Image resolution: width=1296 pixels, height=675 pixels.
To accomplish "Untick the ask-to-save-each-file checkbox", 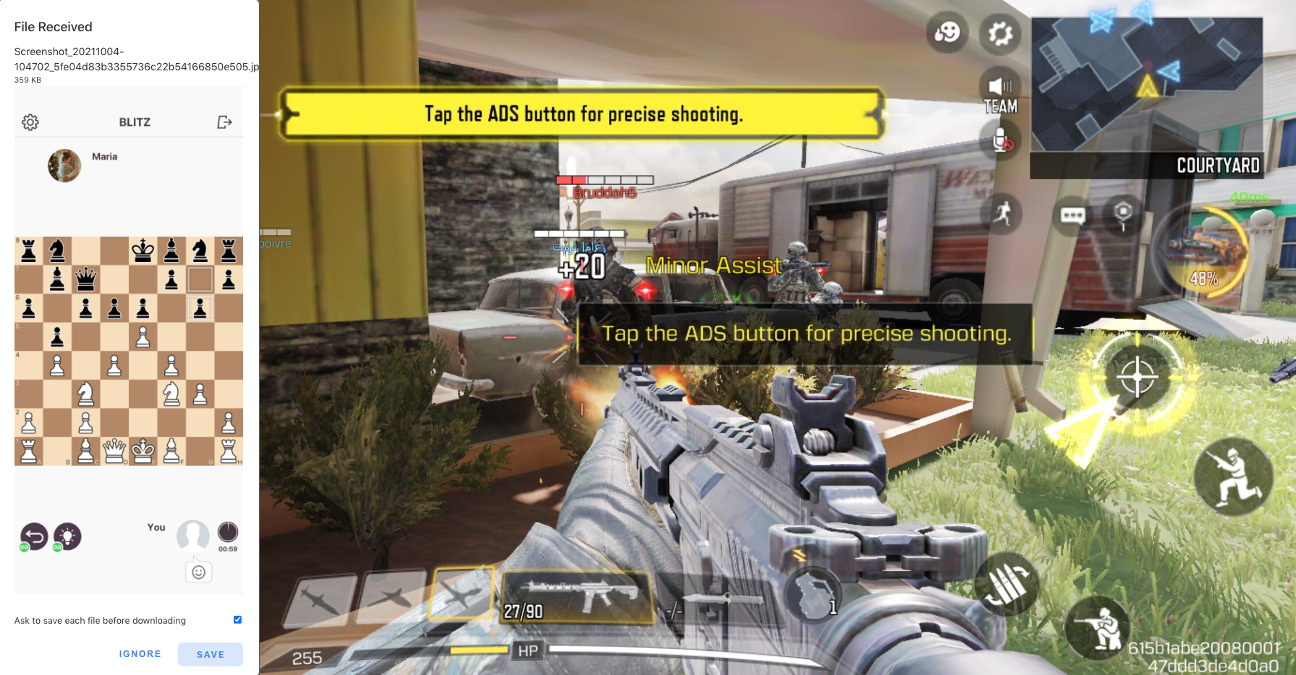I will click(237, 620).
